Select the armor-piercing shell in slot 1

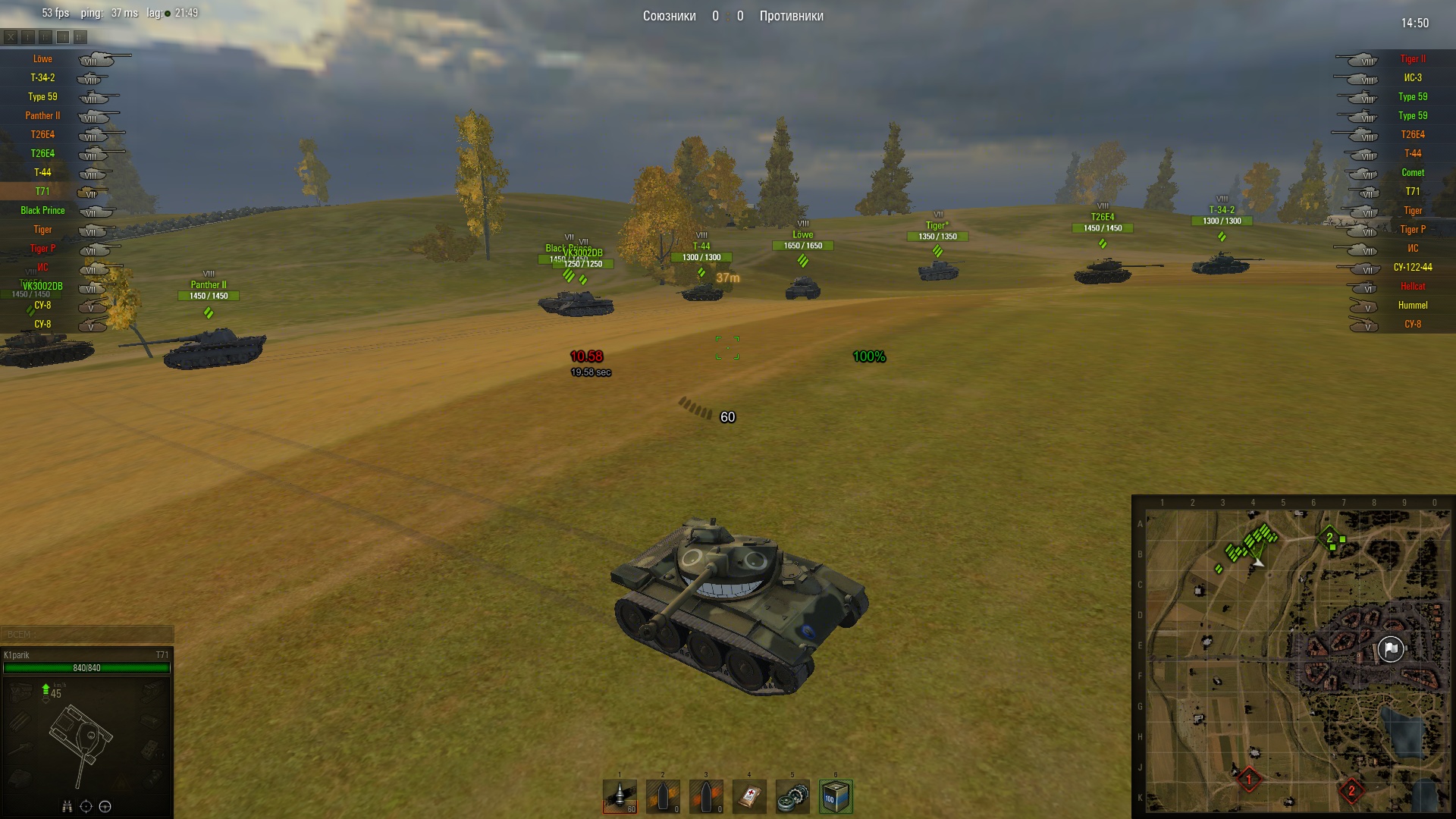point(620,796)
